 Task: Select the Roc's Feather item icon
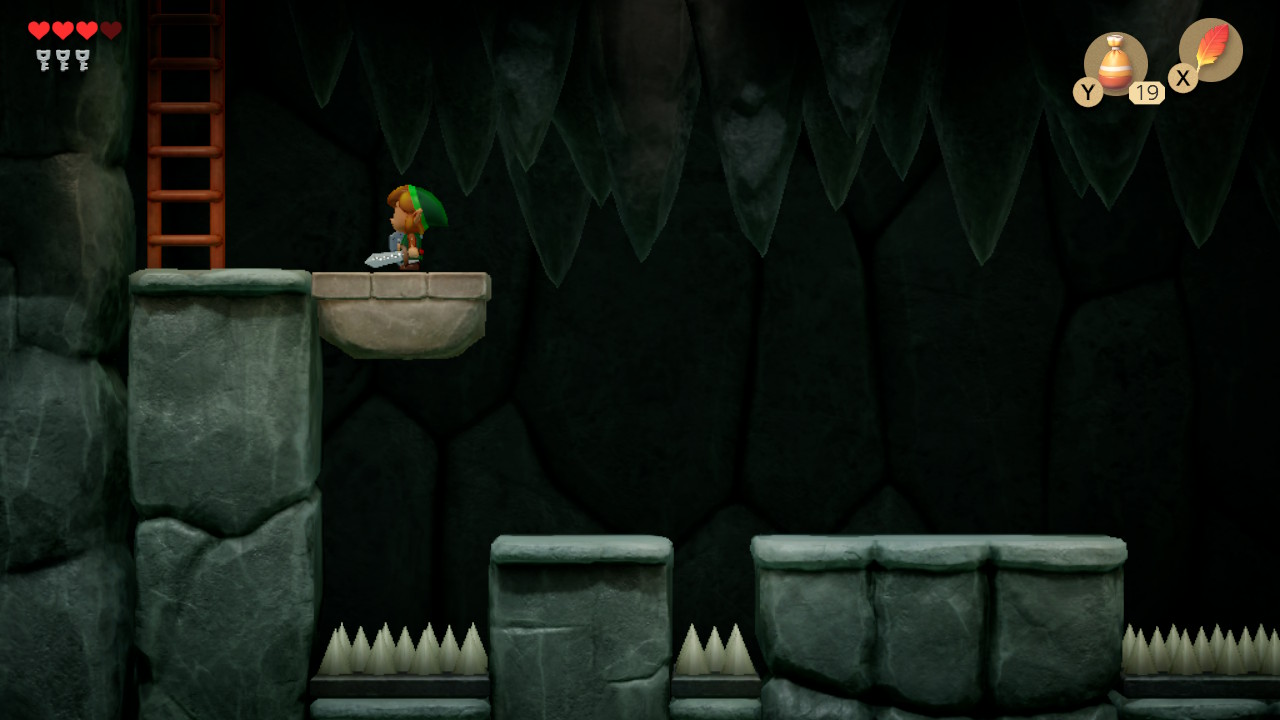(1213, 50)
